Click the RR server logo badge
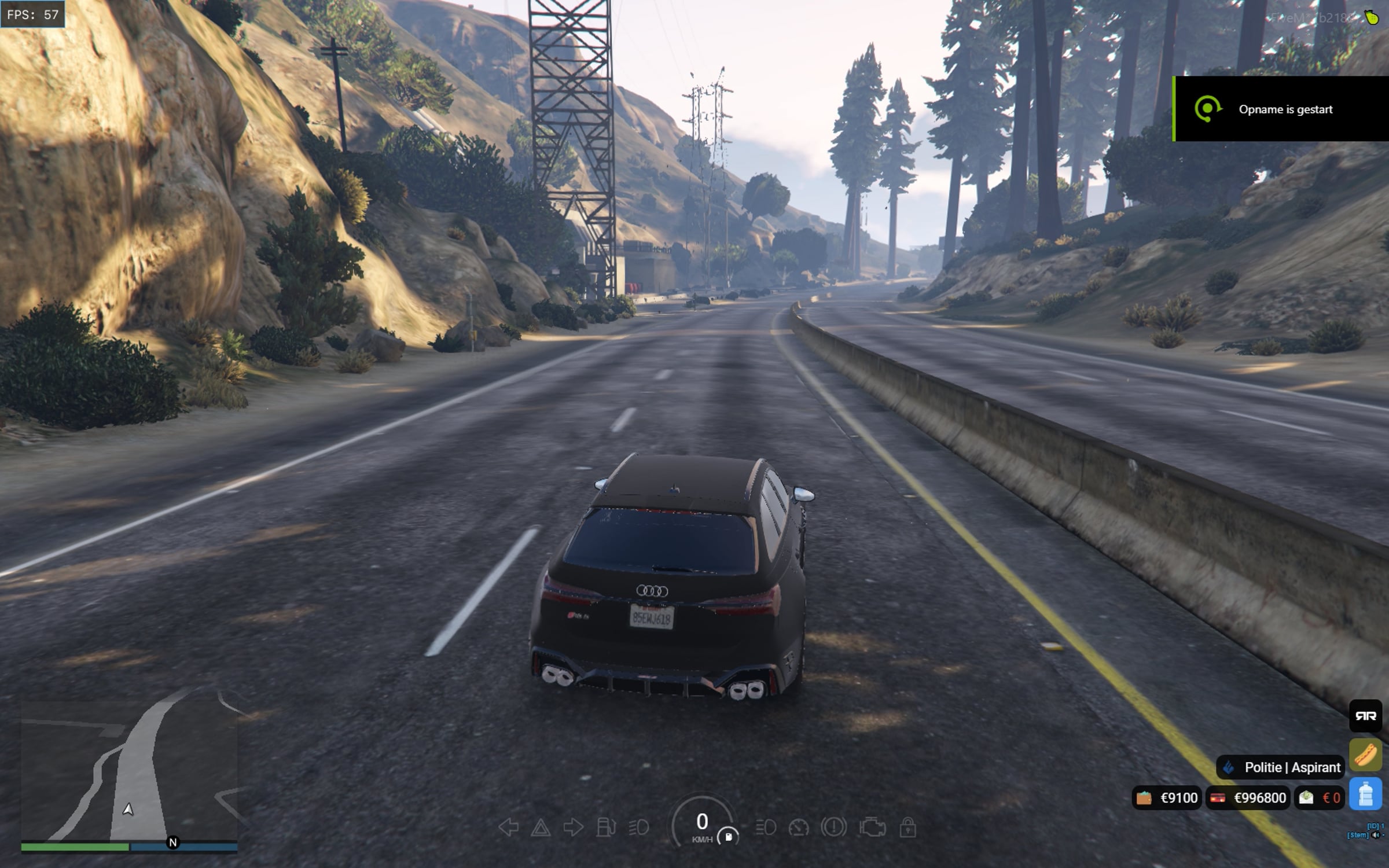This screenshot has width=1389, height=868. (1365, 716)
